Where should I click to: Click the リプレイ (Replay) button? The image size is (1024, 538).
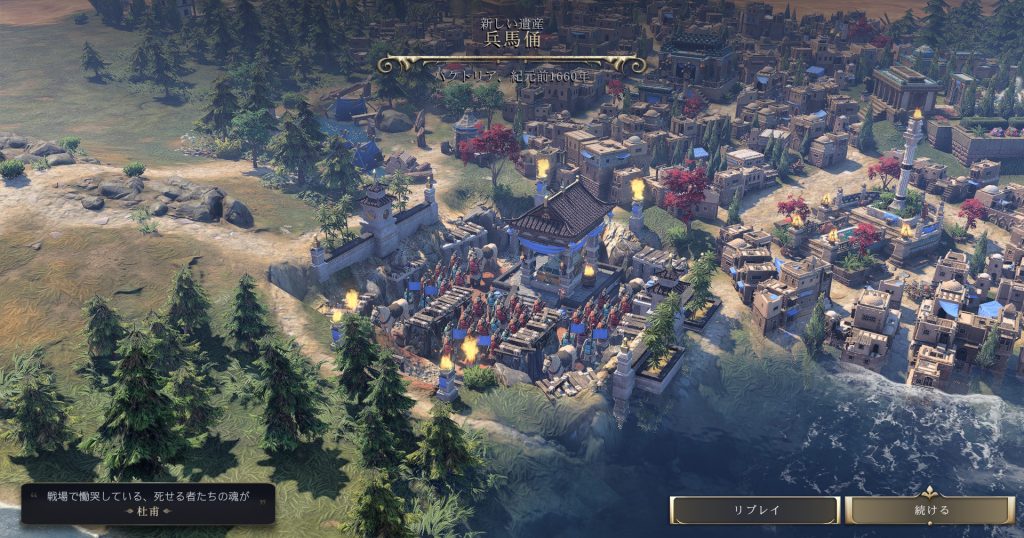tap(755, 510)
